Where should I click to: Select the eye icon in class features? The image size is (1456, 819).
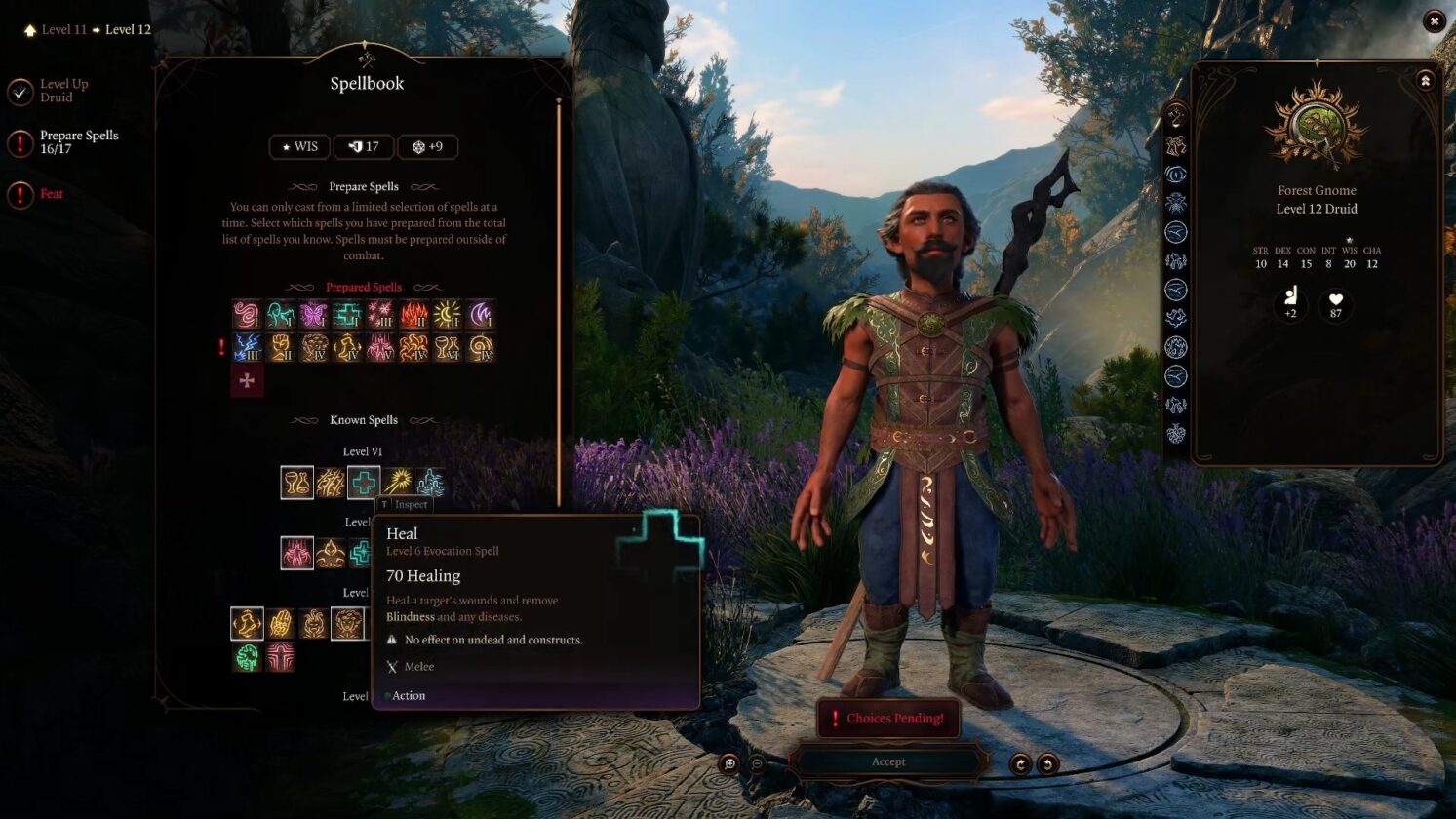[x=1176, y=175]
